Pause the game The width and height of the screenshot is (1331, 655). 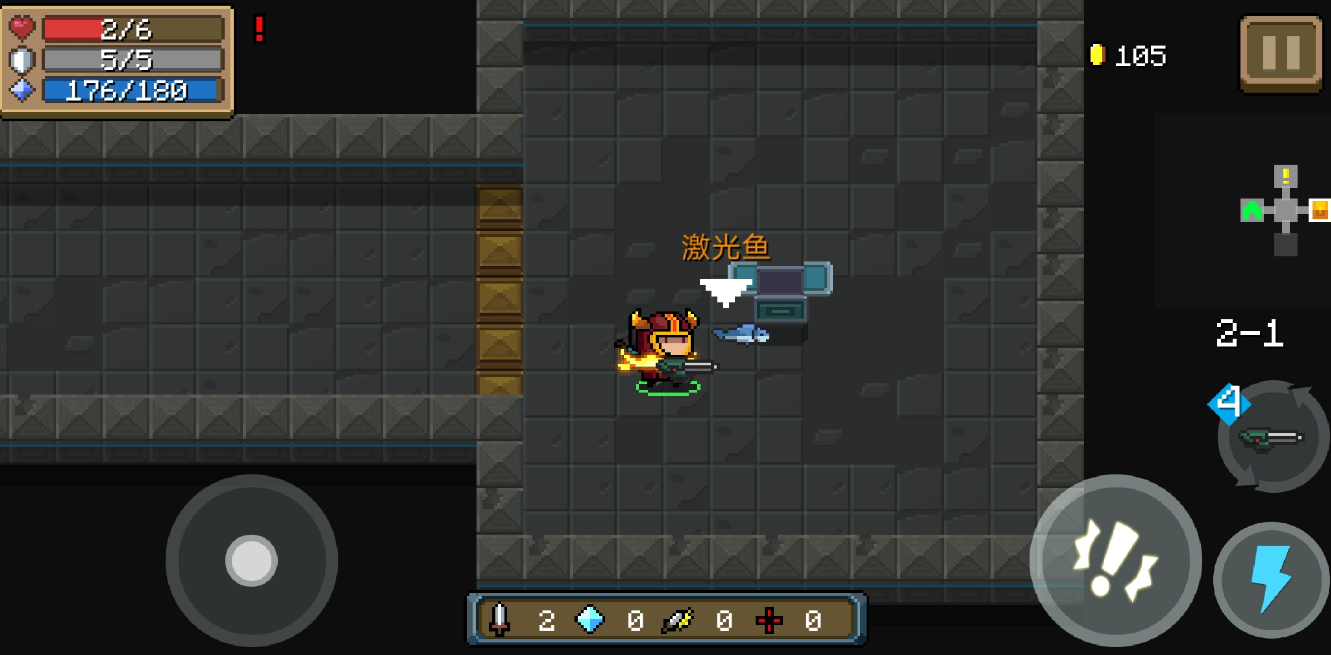(1280, 53)
